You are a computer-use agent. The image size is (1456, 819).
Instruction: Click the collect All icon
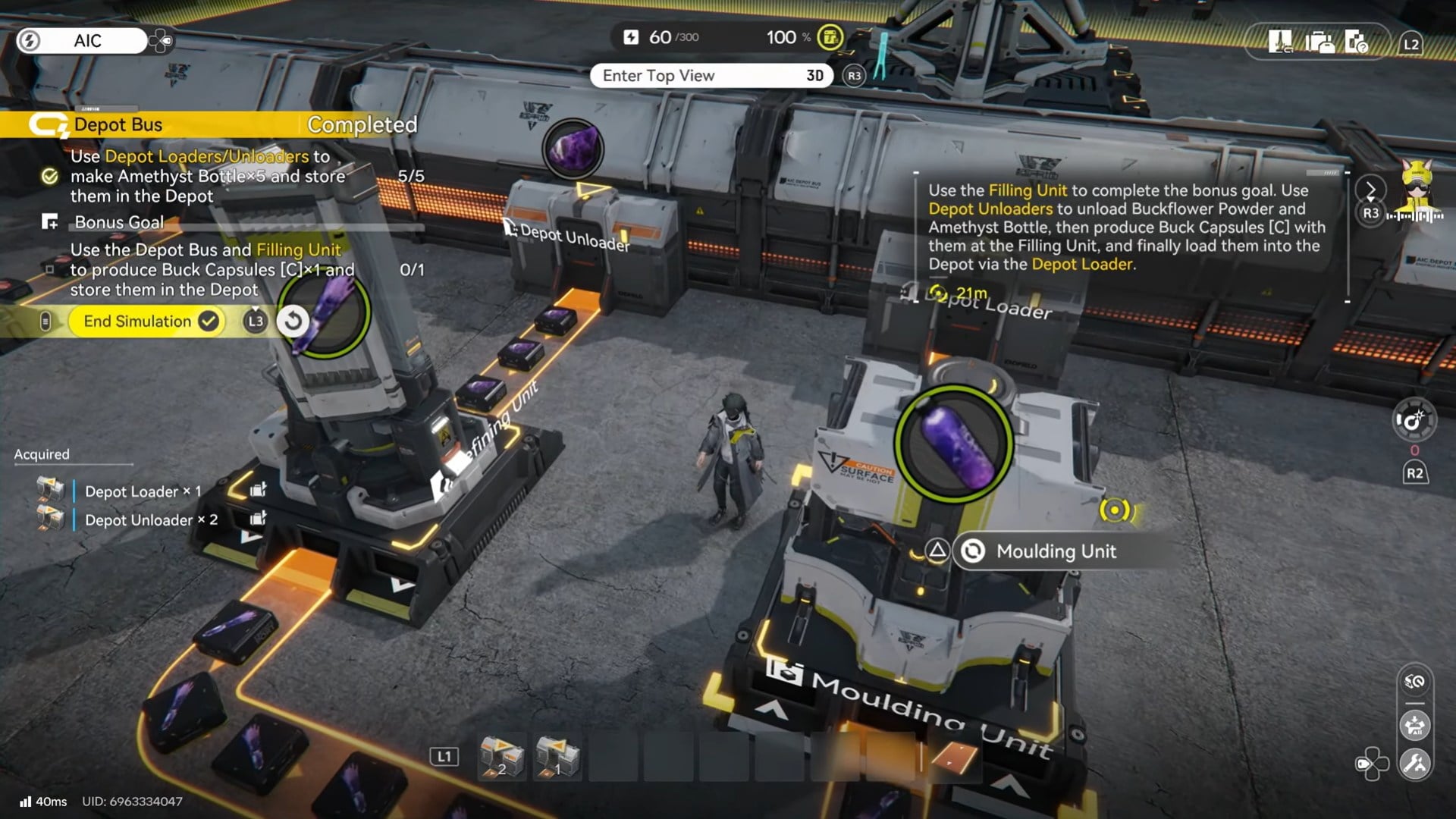[x=1415, y=726]
